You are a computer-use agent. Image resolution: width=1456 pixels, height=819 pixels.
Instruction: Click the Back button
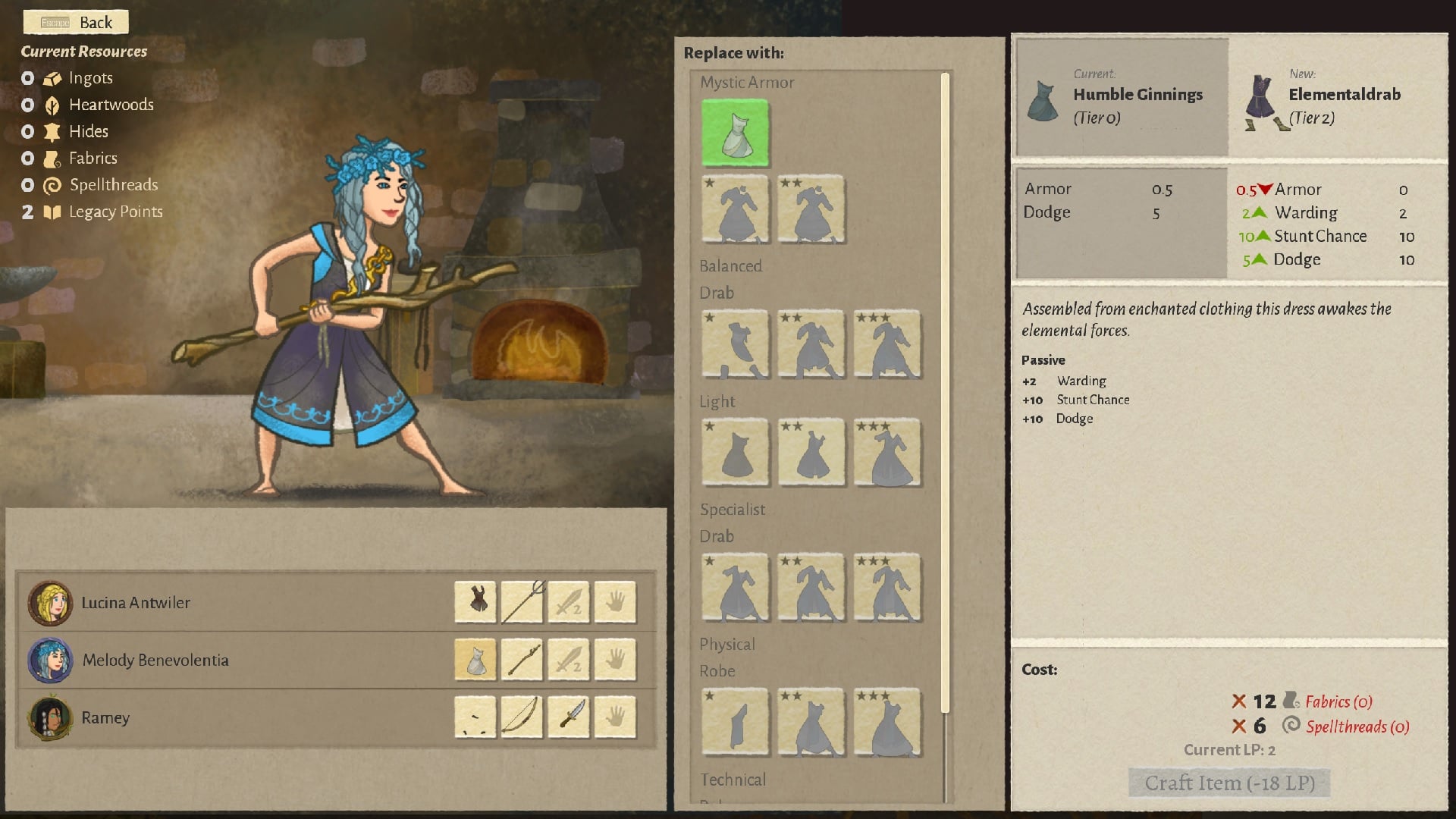76,22
